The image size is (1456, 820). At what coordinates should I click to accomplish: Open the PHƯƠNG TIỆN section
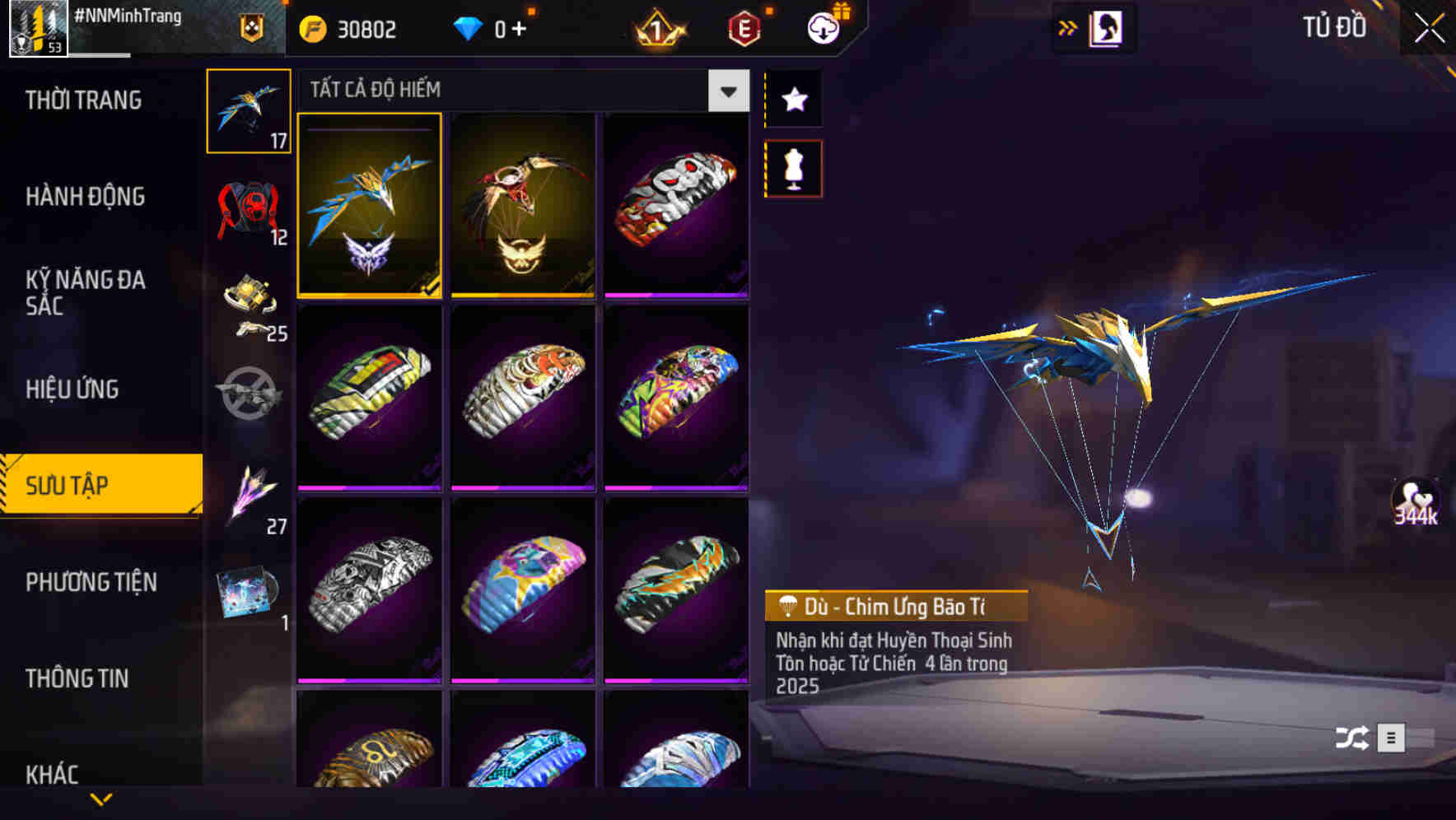click(x=91, y=582)
